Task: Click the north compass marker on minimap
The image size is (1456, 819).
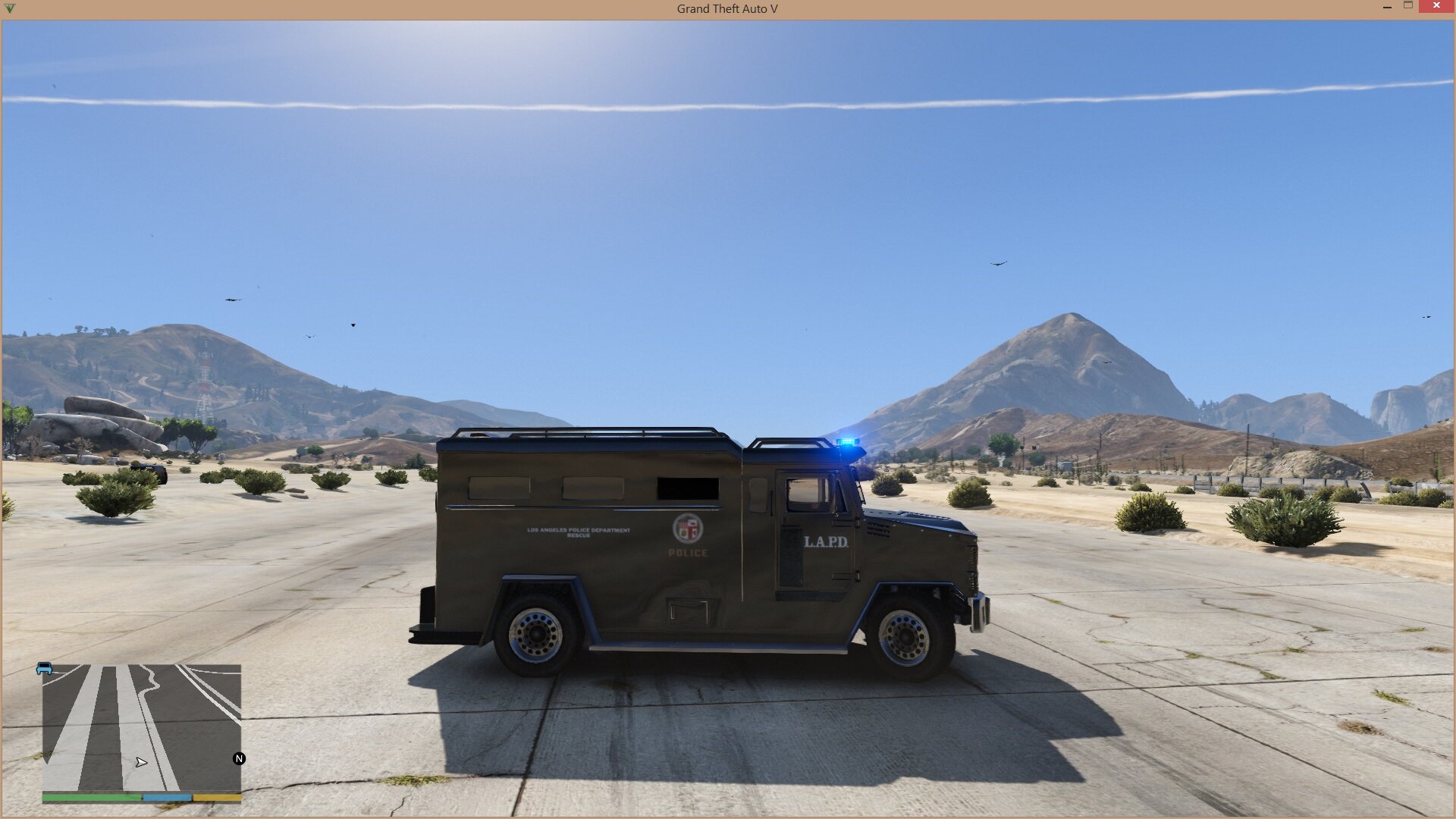Action: click(239, 758)
